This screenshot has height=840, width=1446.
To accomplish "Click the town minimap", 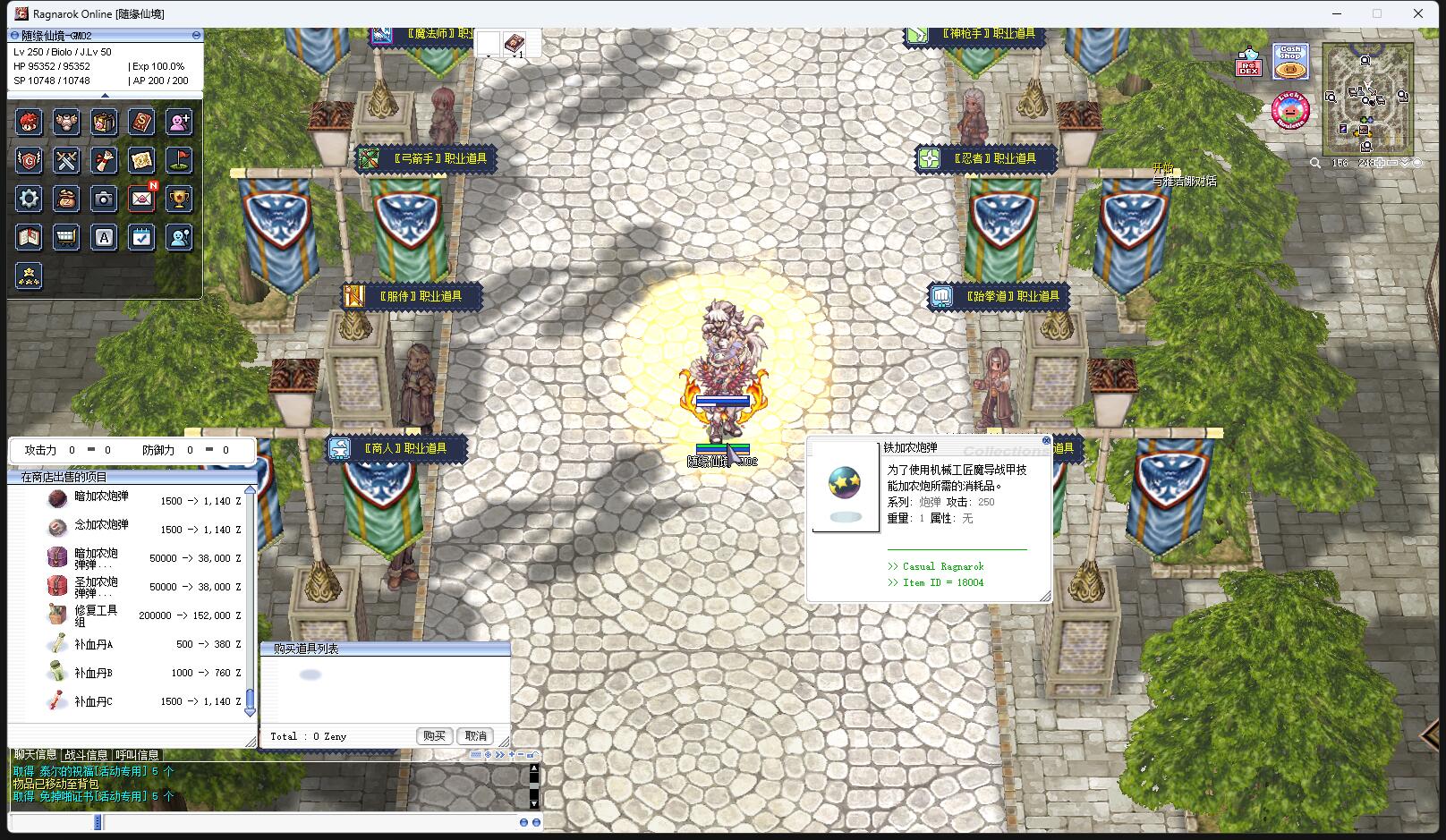I will coord(1368,99).
